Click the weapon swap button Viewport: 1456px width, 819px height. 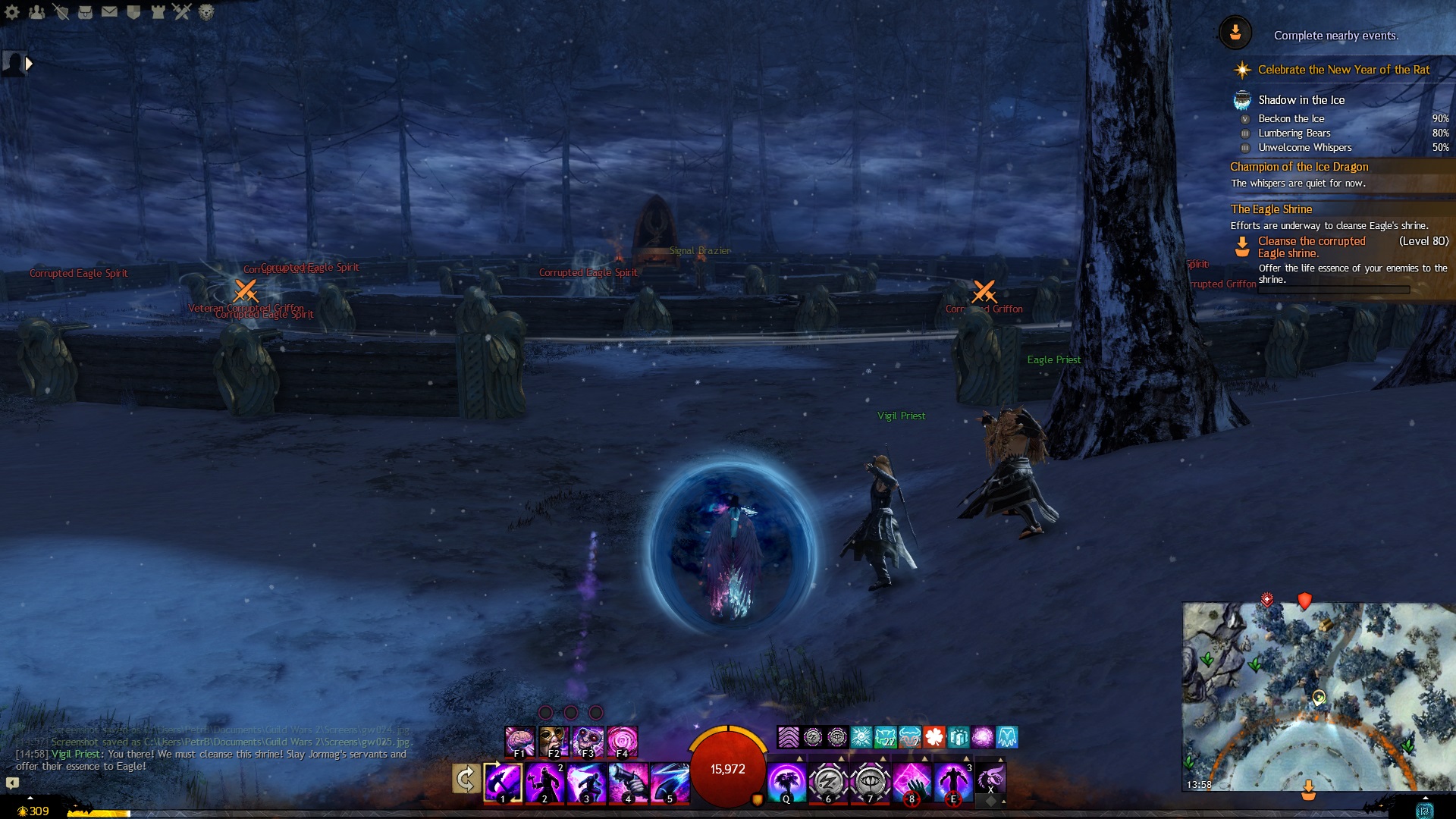[x=466, y=779]
